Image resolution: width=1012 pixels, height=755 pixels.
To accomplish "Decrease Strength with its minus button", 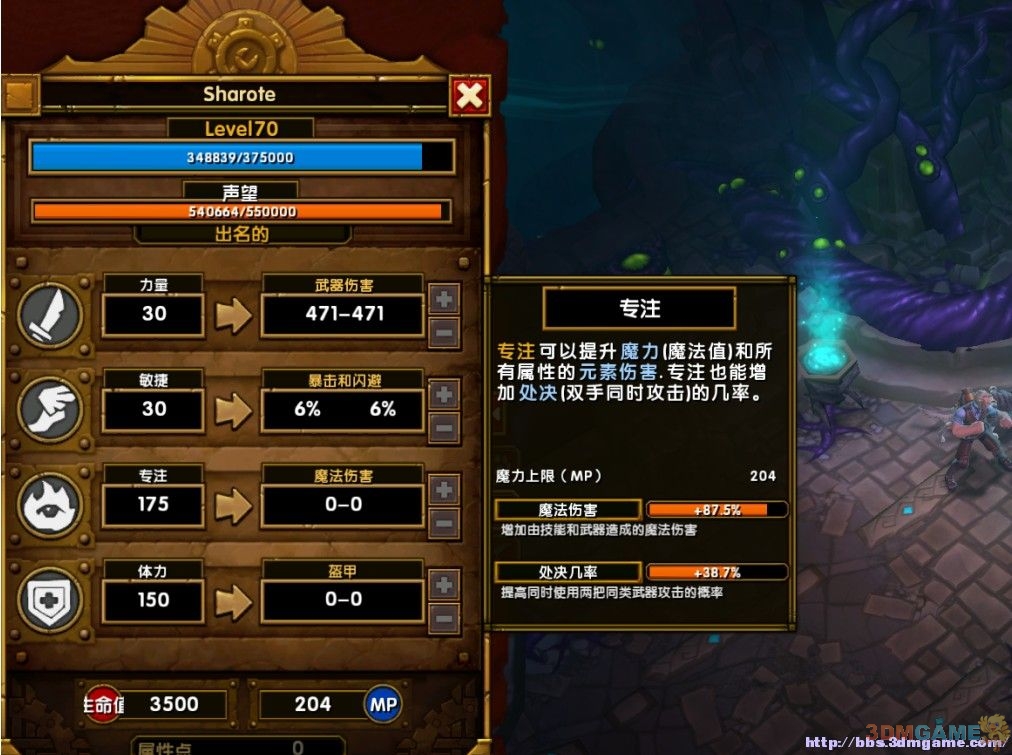I will click(x=445, y=332).
